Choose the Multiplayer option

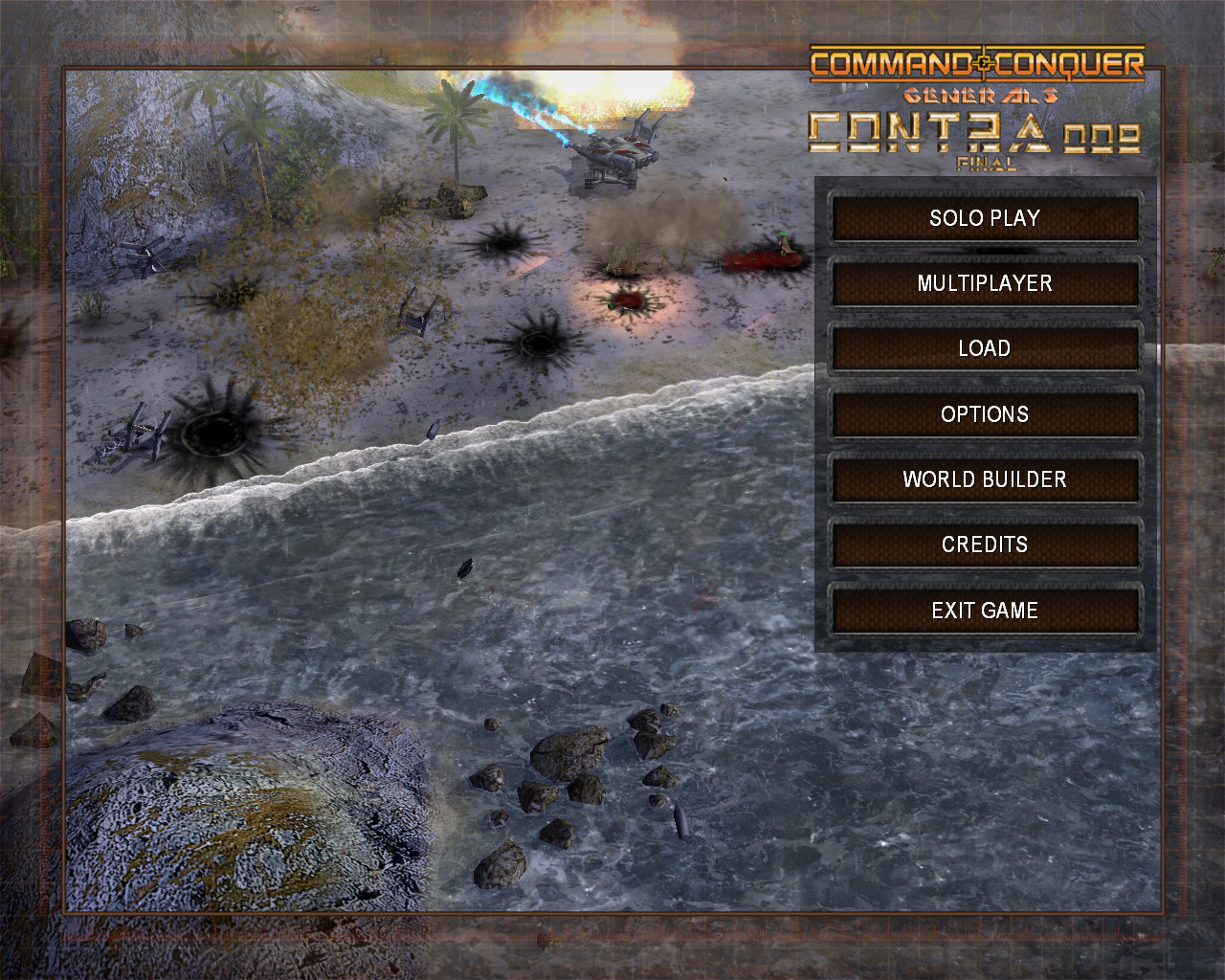point(985,283)
